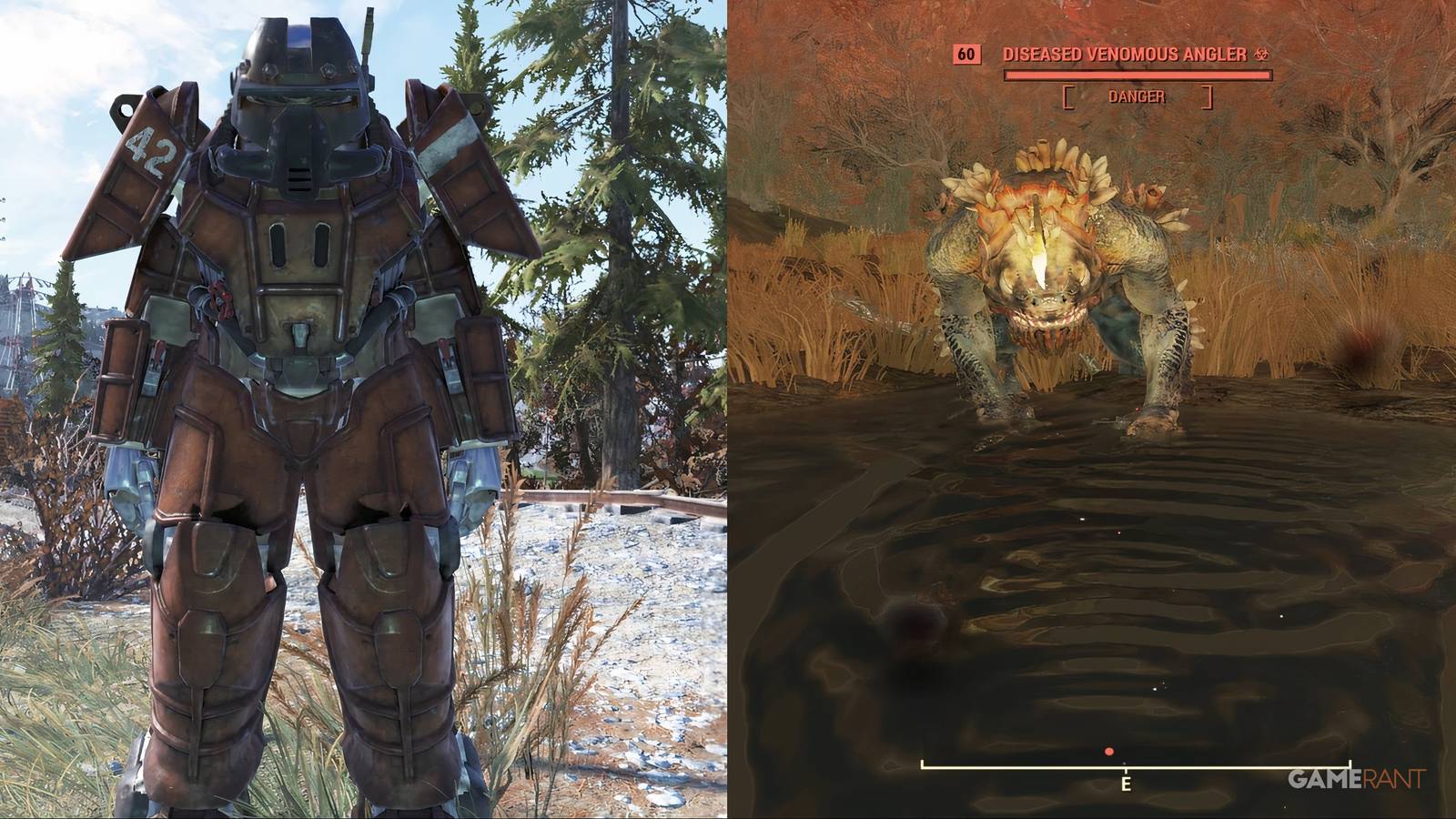Click the red enemy dot above the compass

pyautogui.click(x=1109, y=752)
